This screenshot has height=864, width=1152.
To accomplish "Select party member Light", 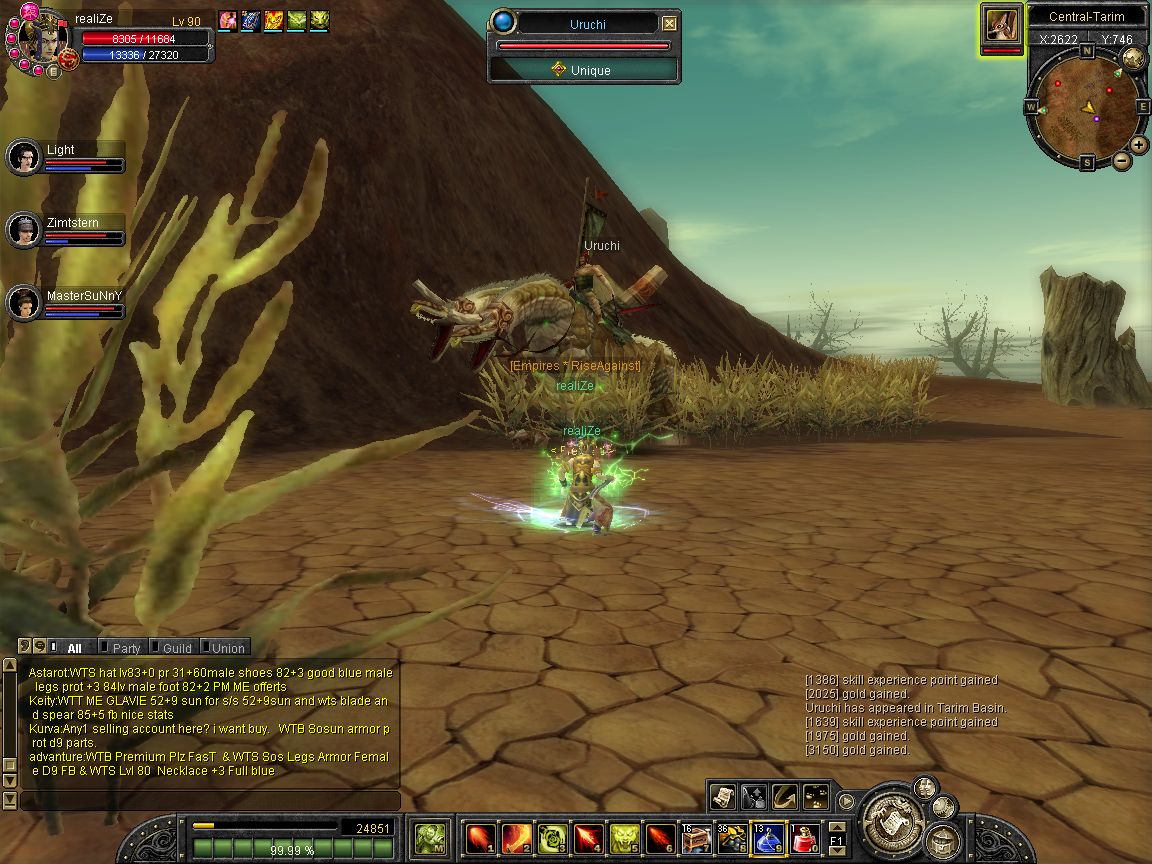I will coord(23,157).
